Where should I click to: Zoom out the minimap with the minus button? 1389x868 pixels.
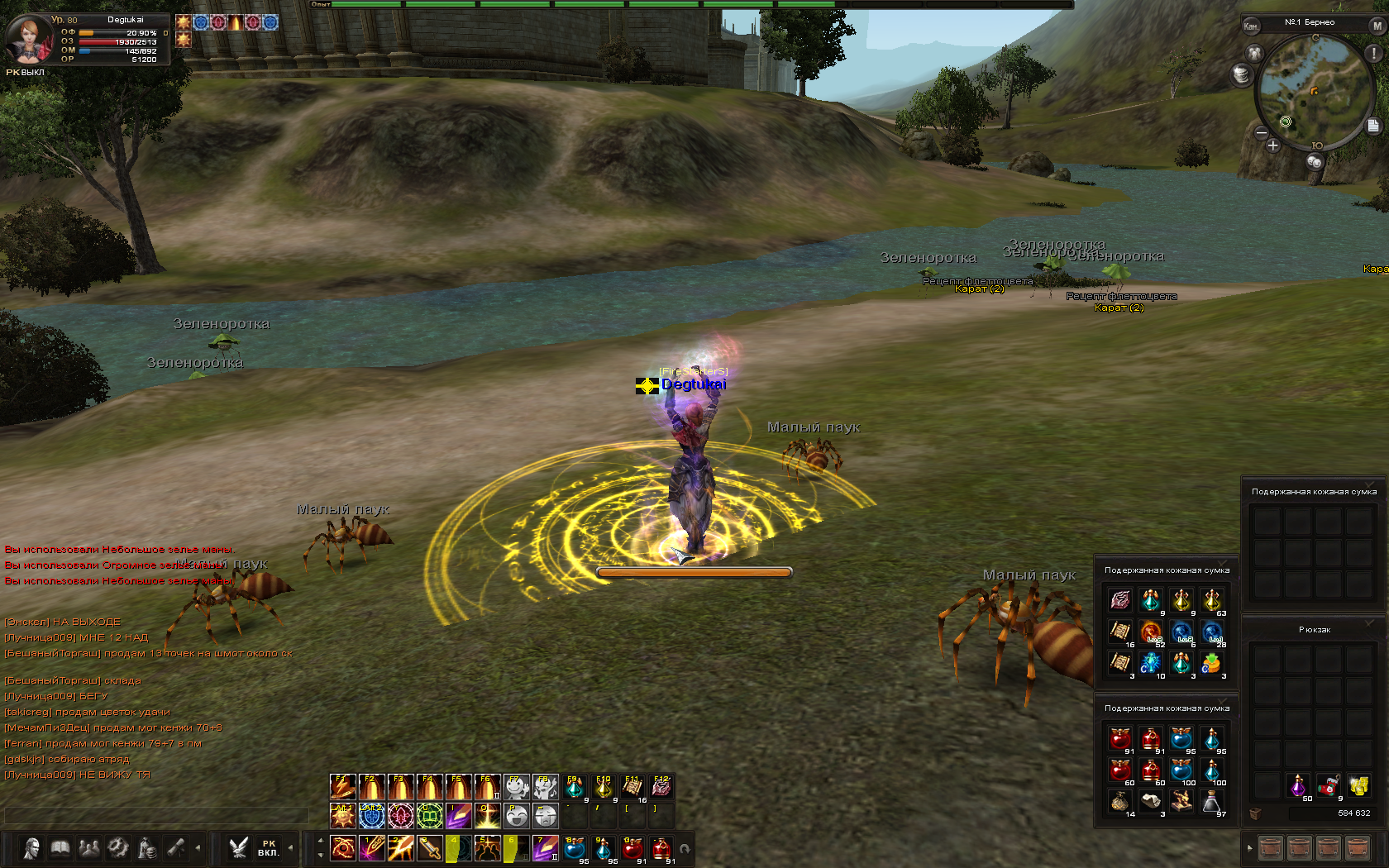click(1262, 132)
